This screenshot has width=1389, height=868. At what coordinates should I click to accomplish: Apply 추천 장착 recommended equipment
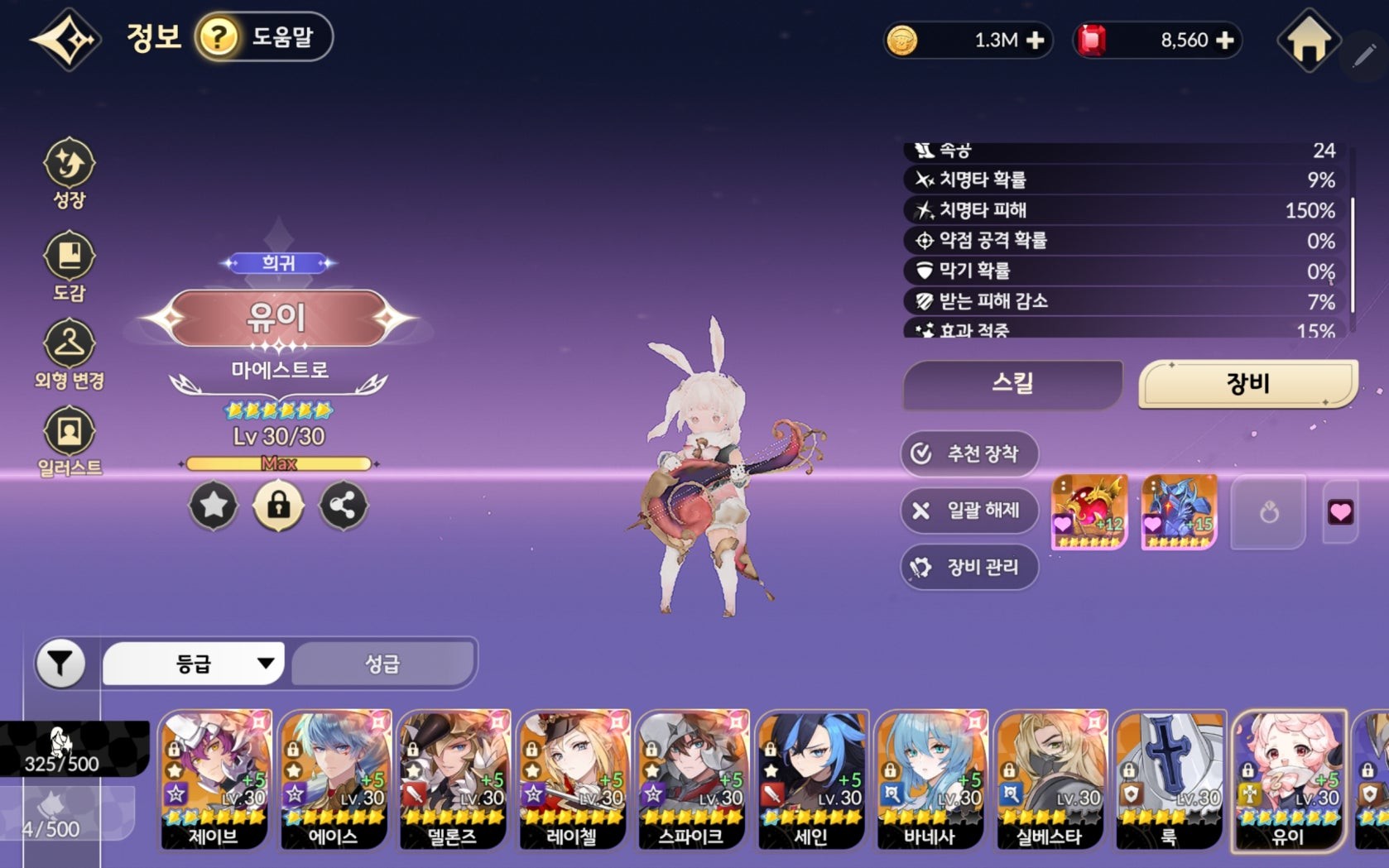coord(968,453)
